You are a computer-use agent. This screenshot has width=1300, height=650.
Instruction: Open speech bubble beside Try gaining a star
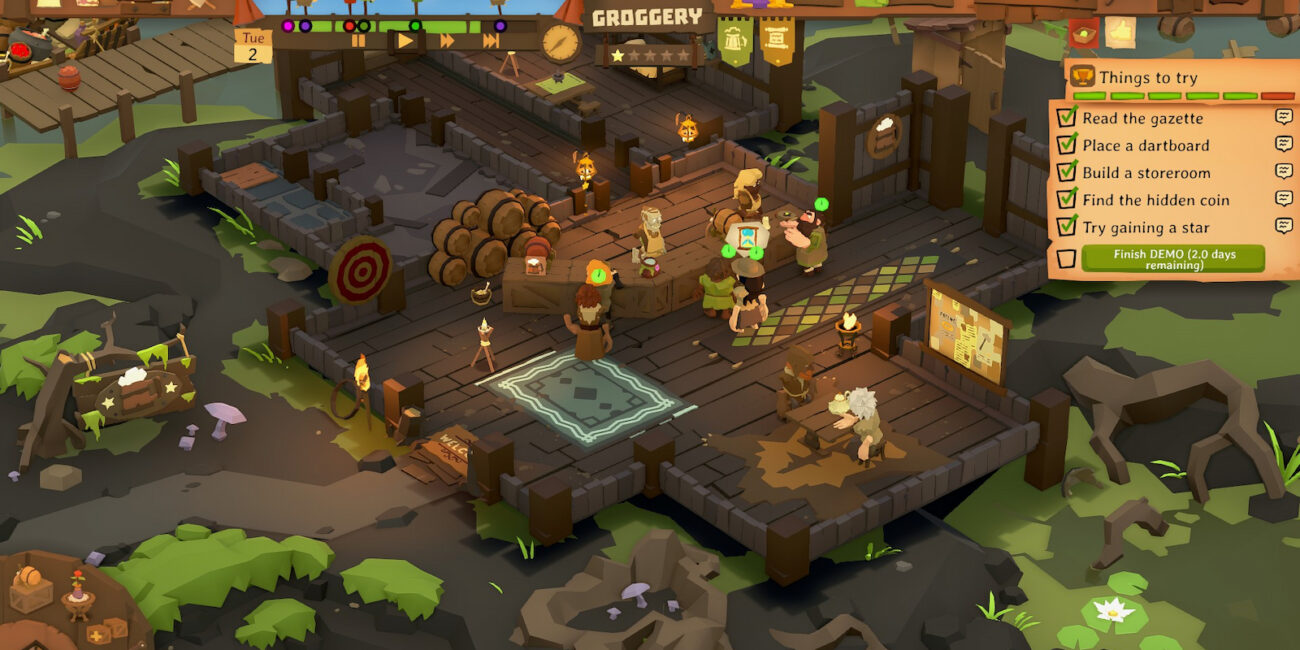[1284, 226]
